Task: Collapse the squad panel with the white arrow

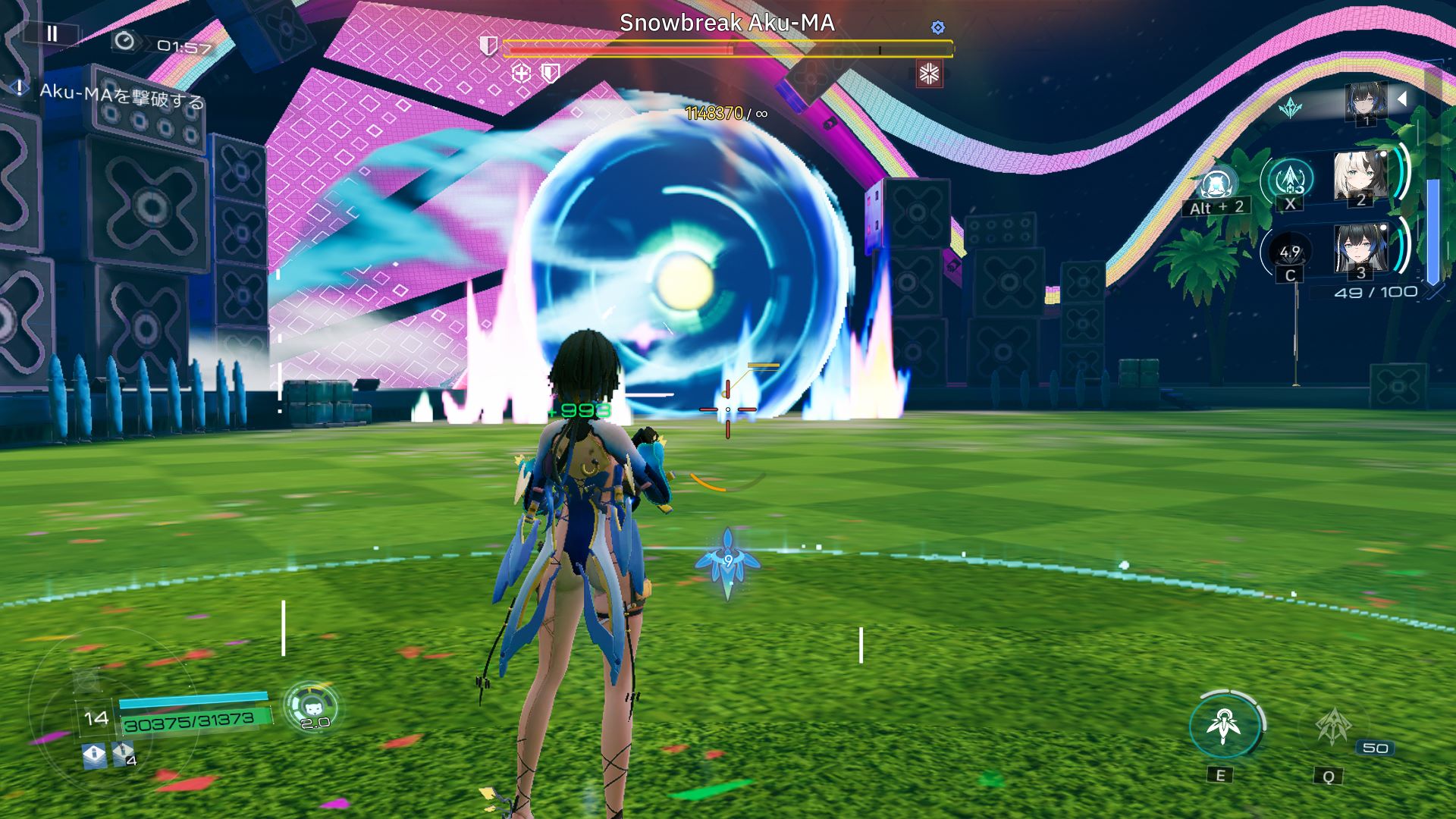Action: click(1402, 99)
